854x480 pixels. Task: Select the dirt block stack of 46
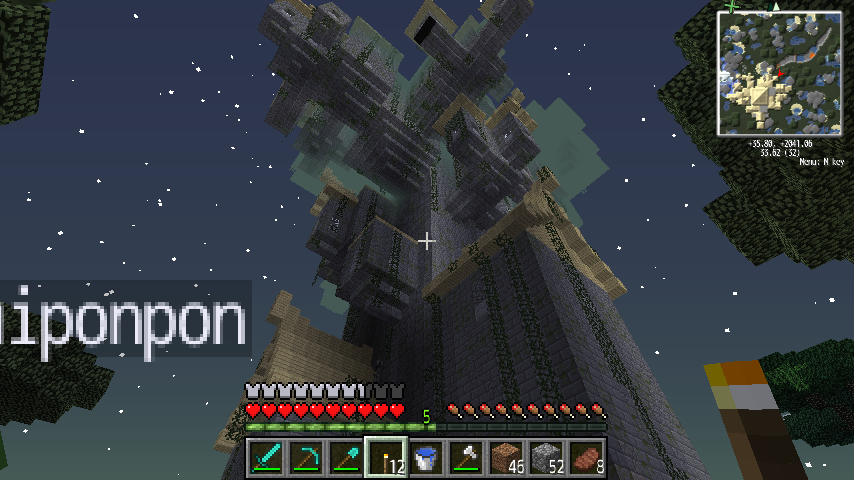coord(505,458)
